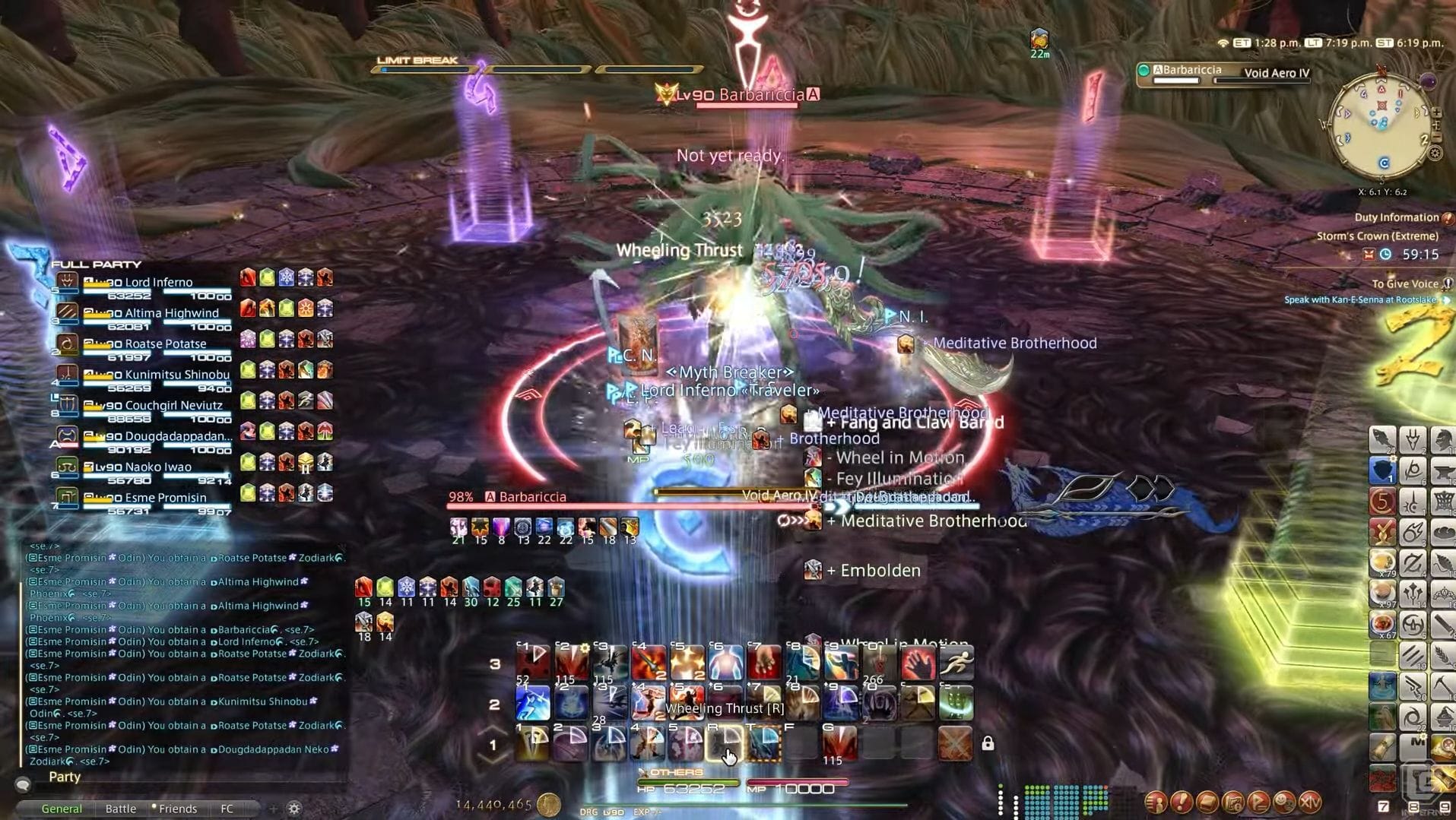Open chat settings via the gear icon
Screen dimensions: 1456x820
click(x=293, y=808)
